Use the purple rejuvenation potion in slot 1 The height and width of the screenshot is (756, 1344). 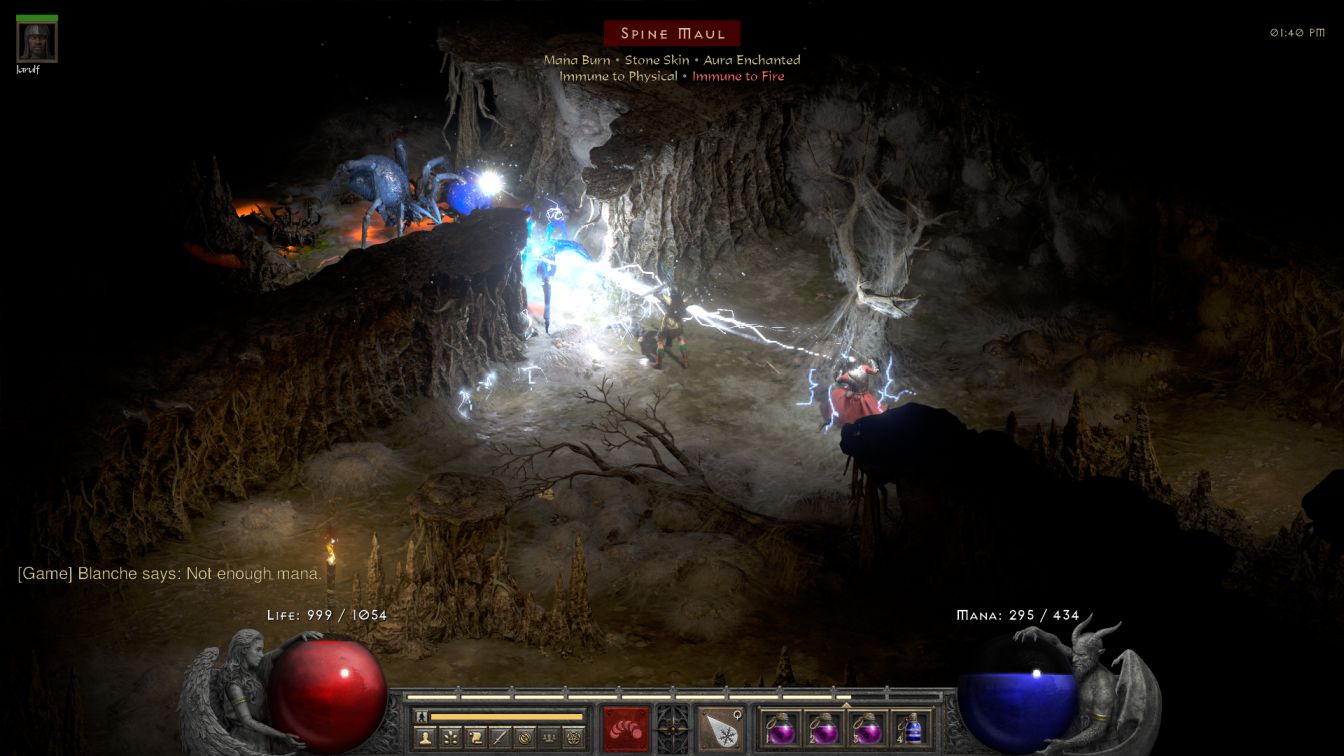pos(782,728)
